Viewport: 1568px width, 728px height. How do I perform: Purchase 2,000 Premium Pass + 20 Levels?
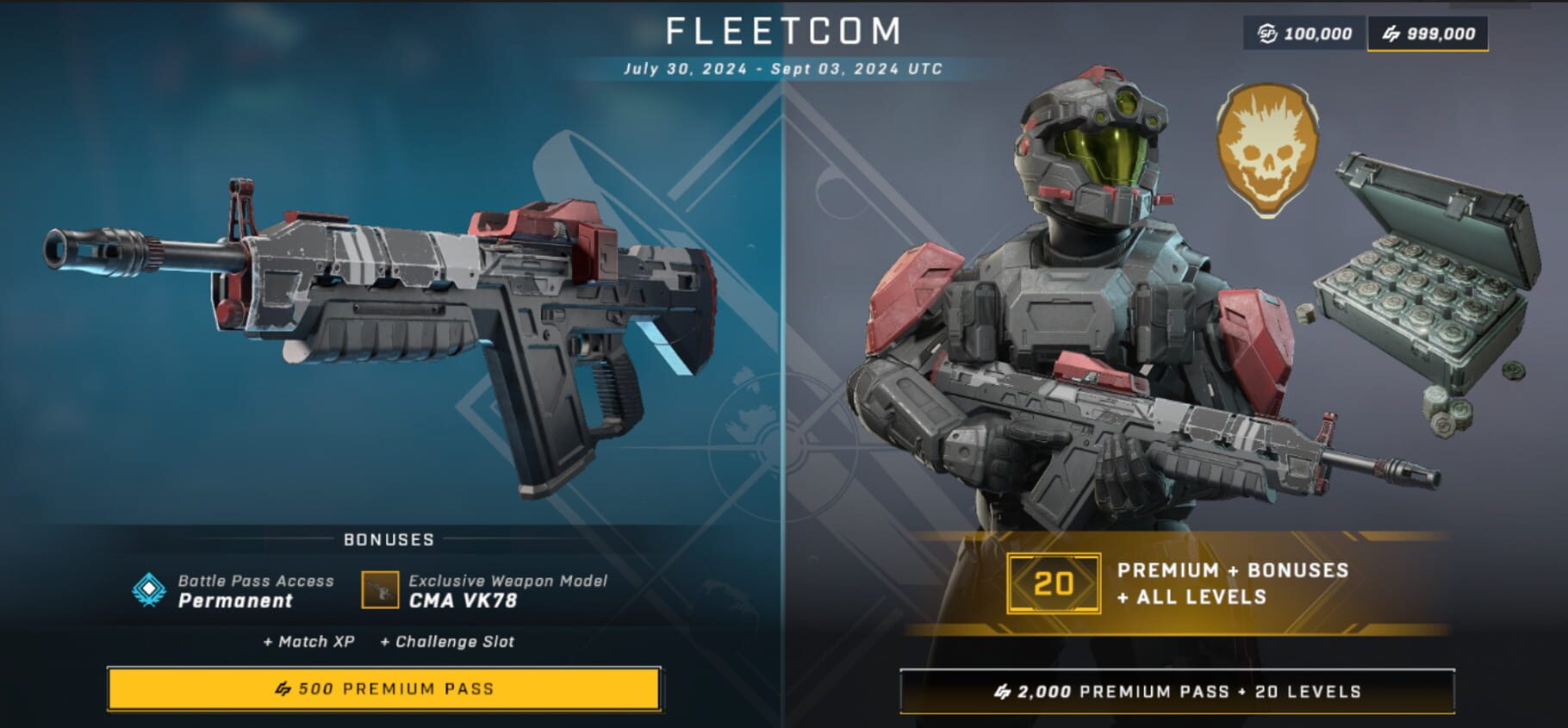[x=1177, y=691]
